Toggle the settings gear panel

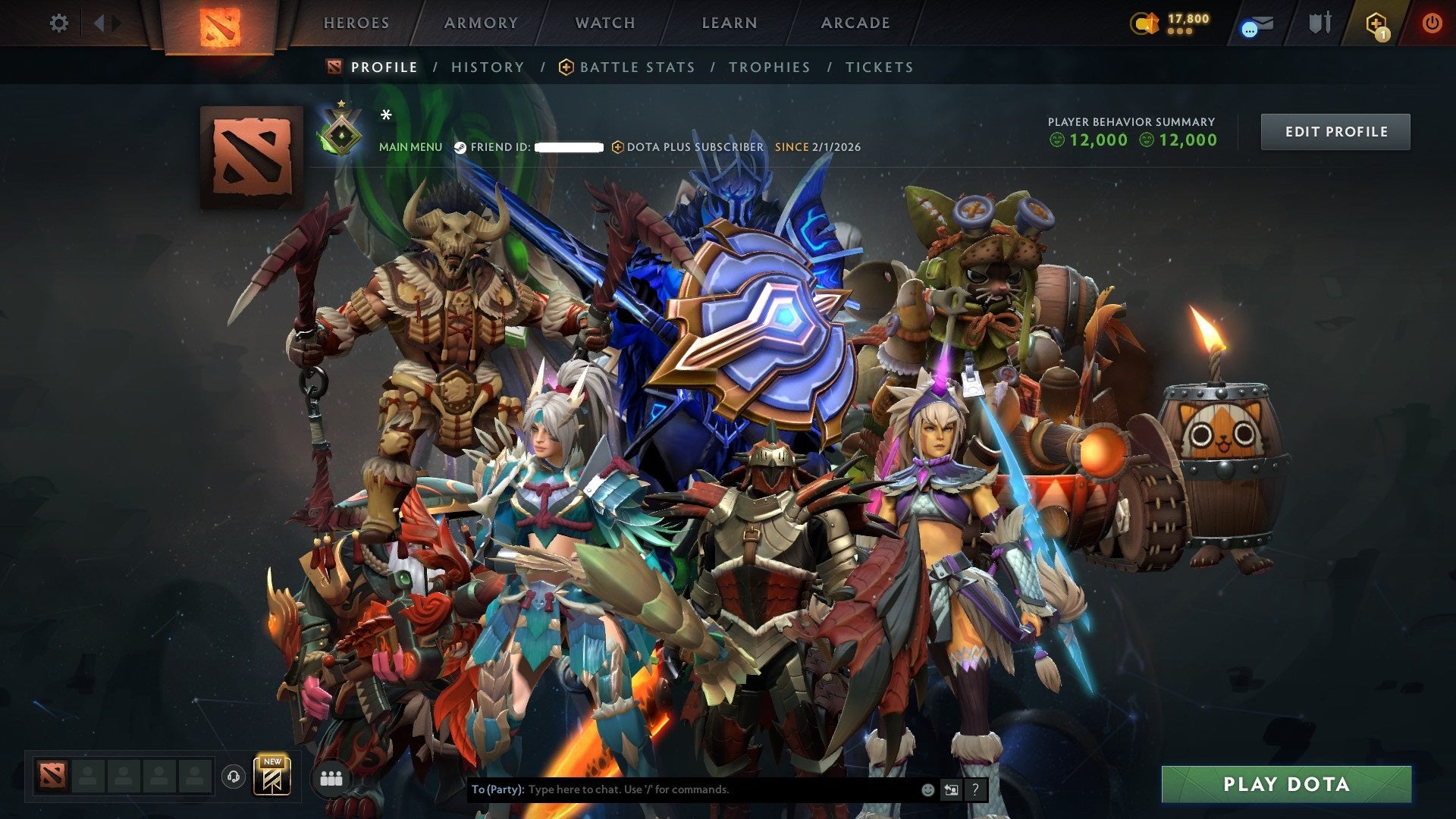point(58,23)
